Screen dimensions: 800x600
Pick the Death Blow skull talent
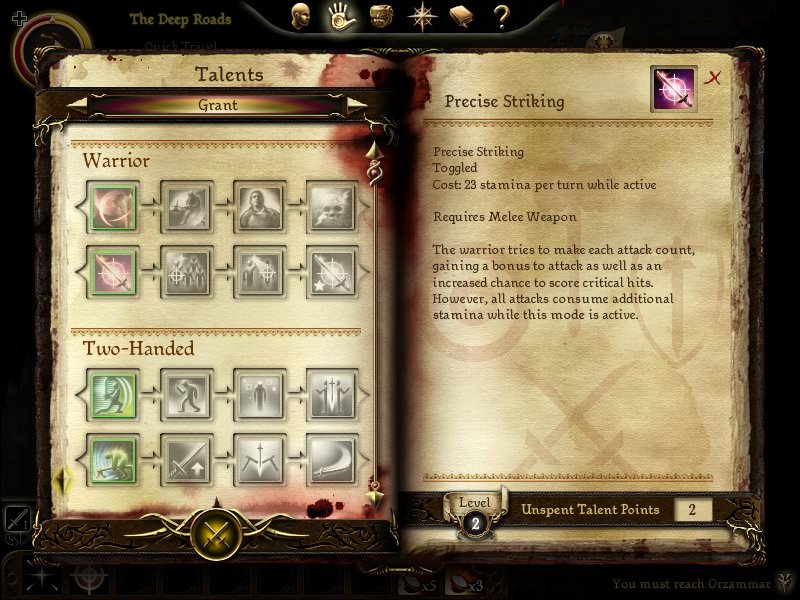[x=332, y=207]
